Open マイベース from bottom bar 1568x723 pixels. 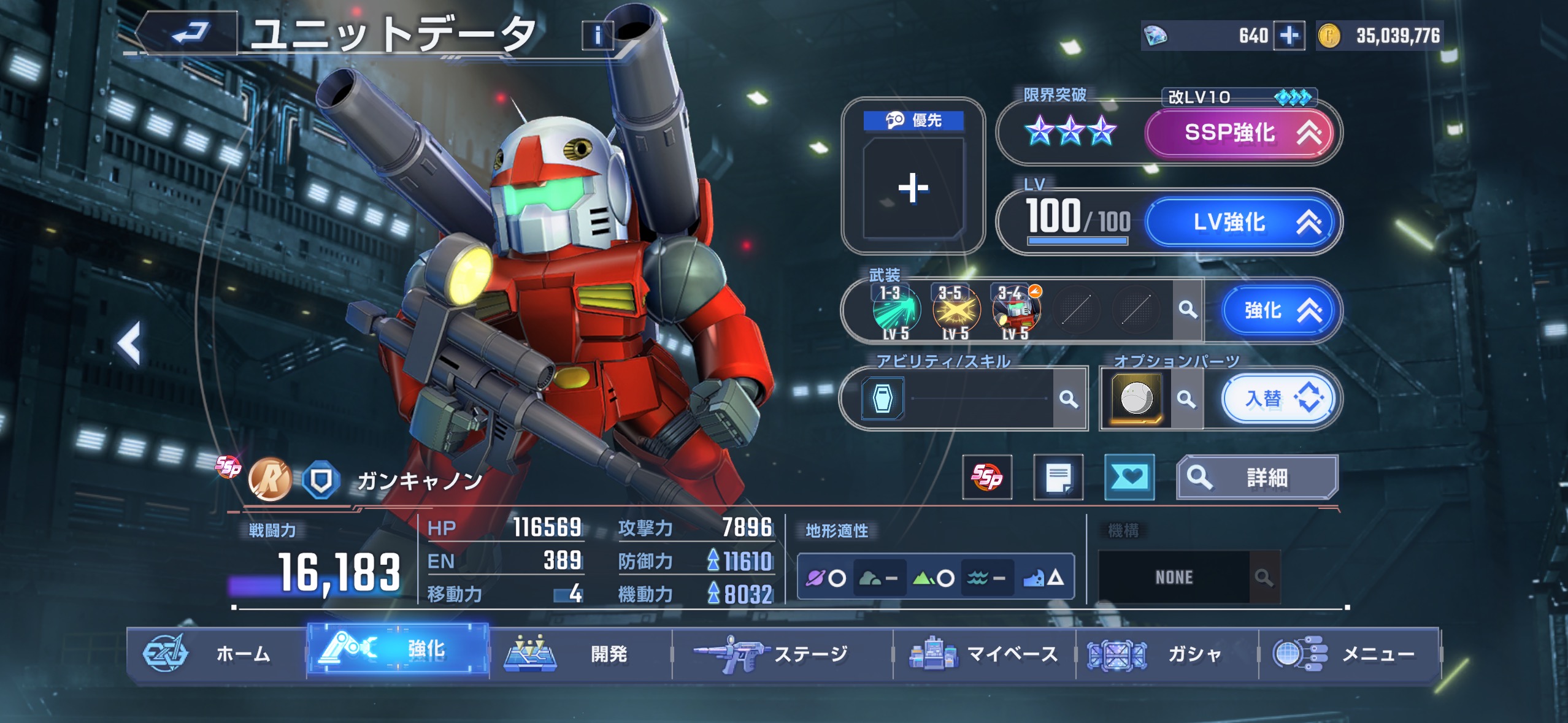pyautogui.click(x=984, y=654)
